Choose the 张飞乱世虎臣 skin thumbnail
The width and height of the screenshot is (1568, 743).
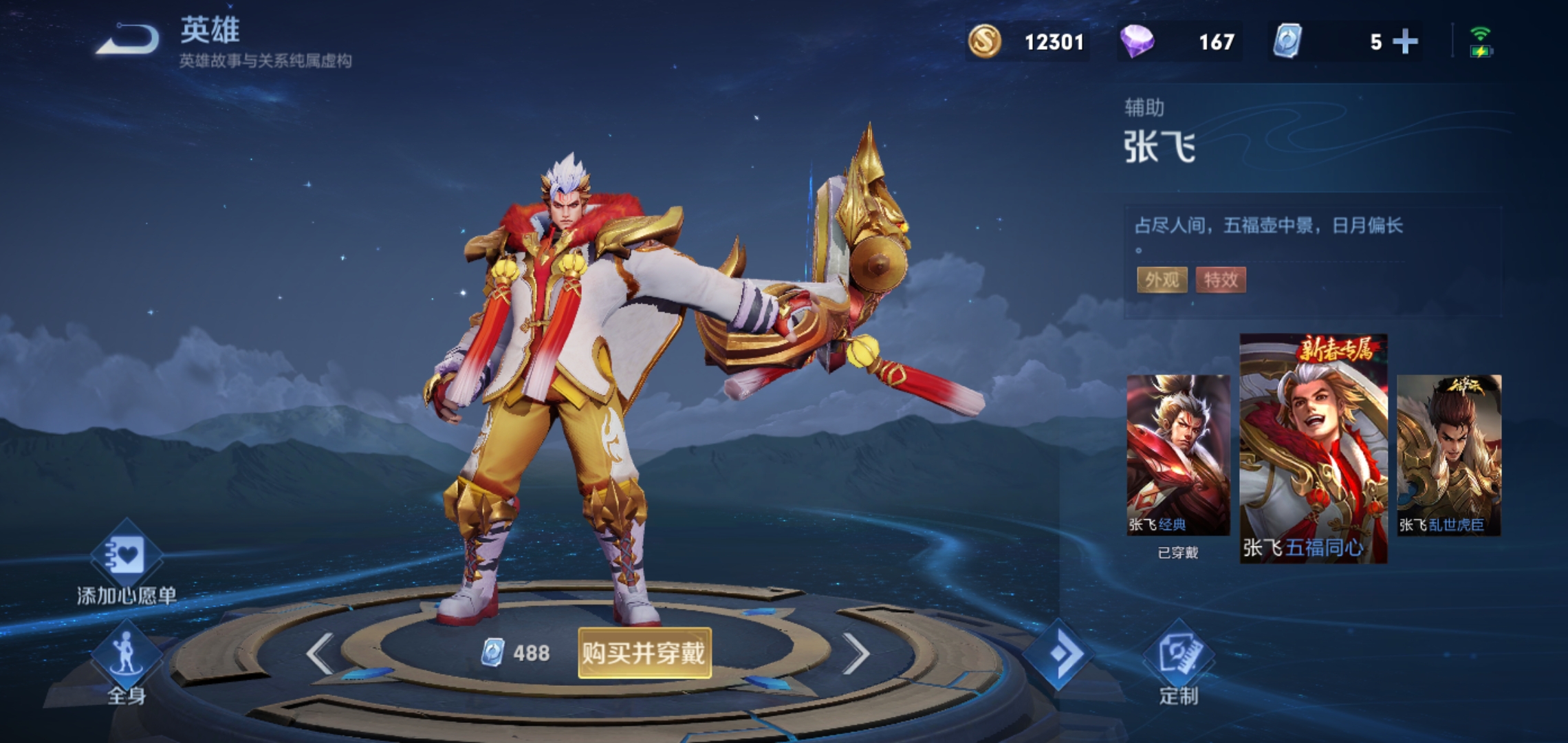click(1448, 455)
